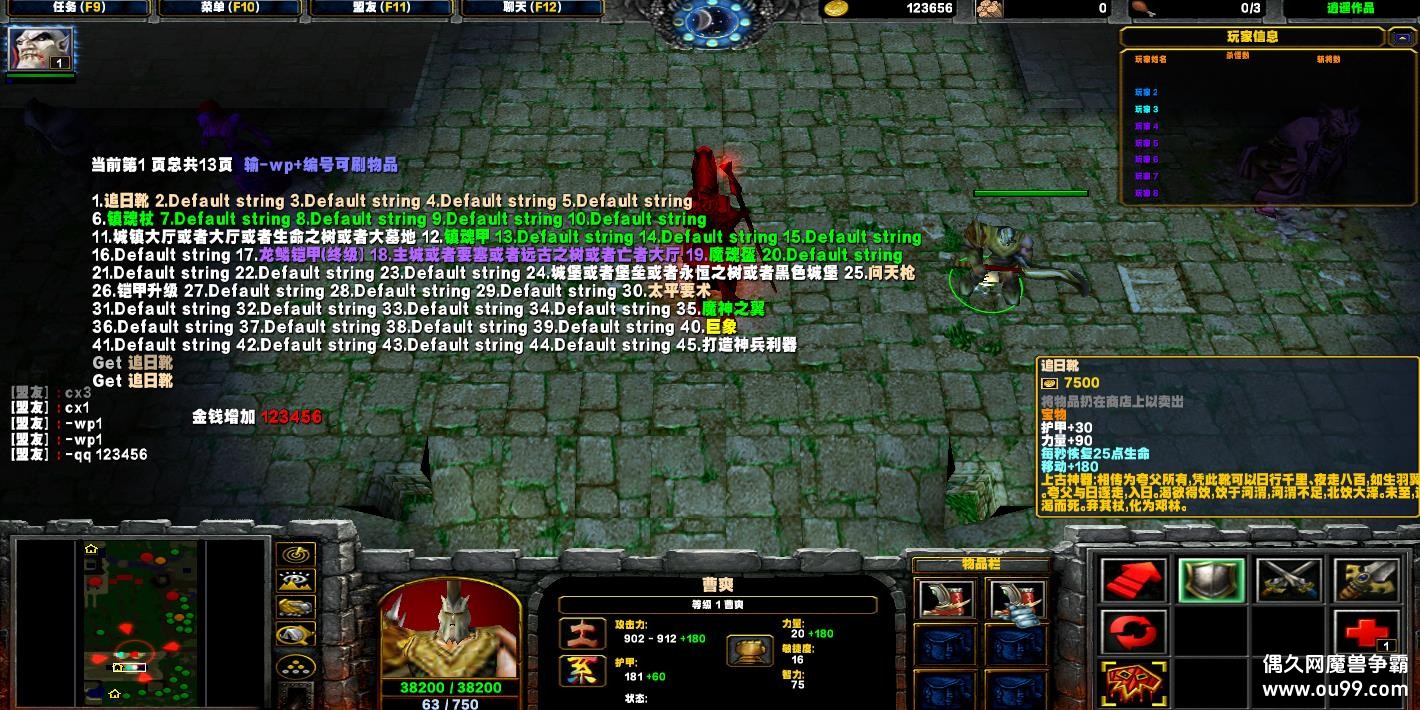Open the 菜单 (F10) game menu
The image size is (1420, 710).
pos(228,8)
